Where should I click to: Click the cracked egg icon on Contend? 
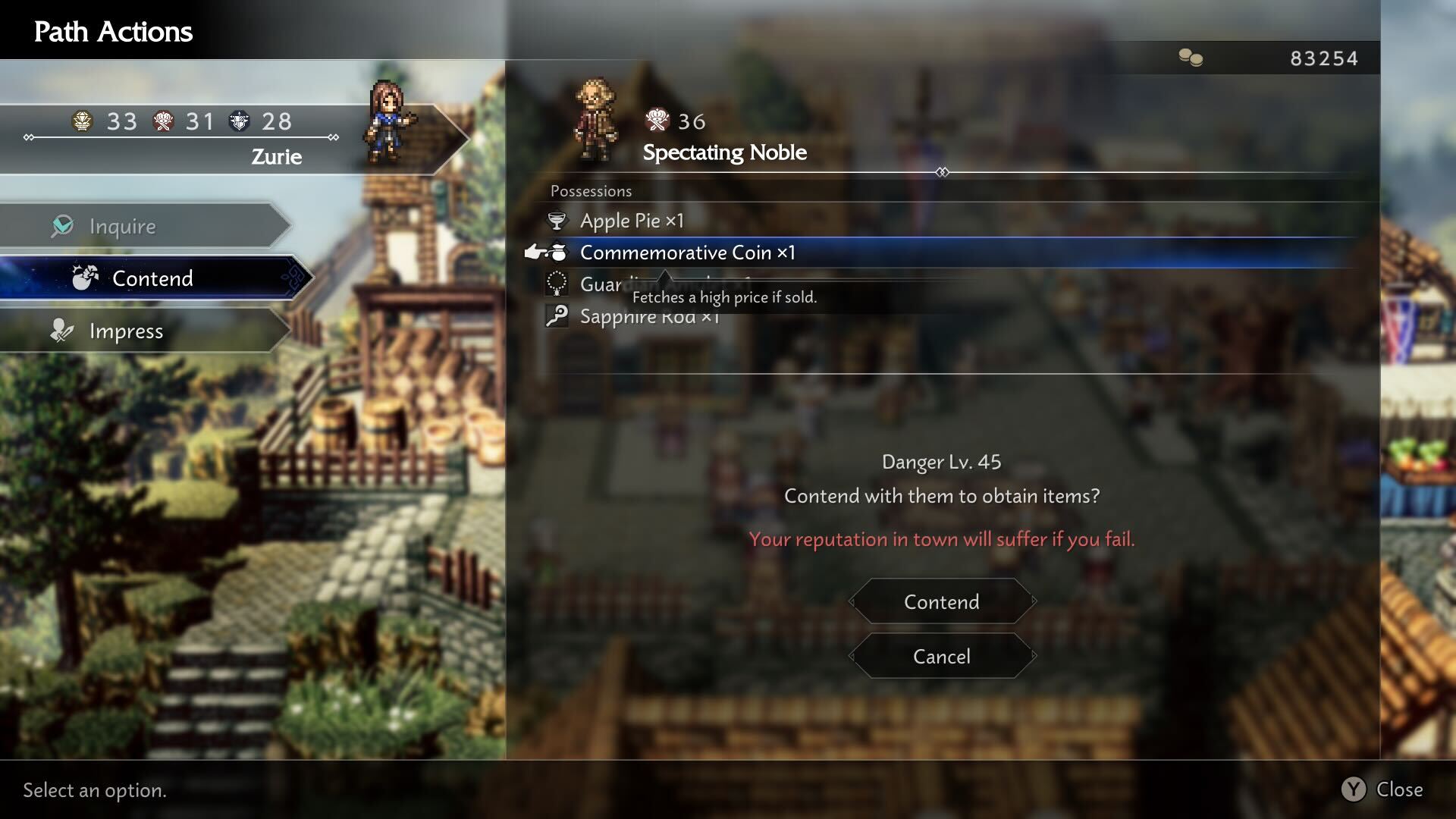click(x=86, y=278)
